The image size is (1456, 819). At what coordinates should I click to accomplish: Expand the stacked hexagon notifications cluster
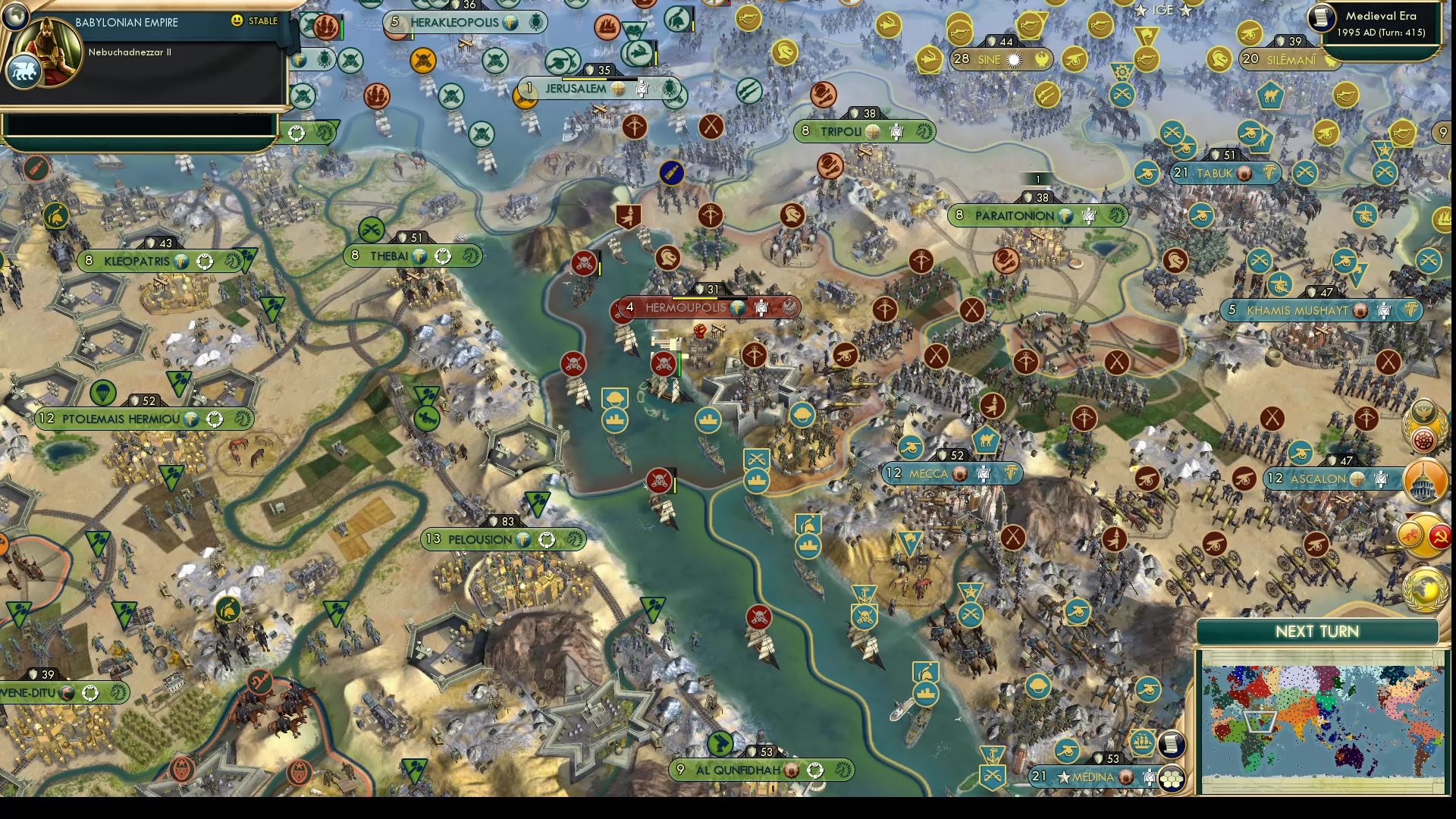coord(1173,777)
